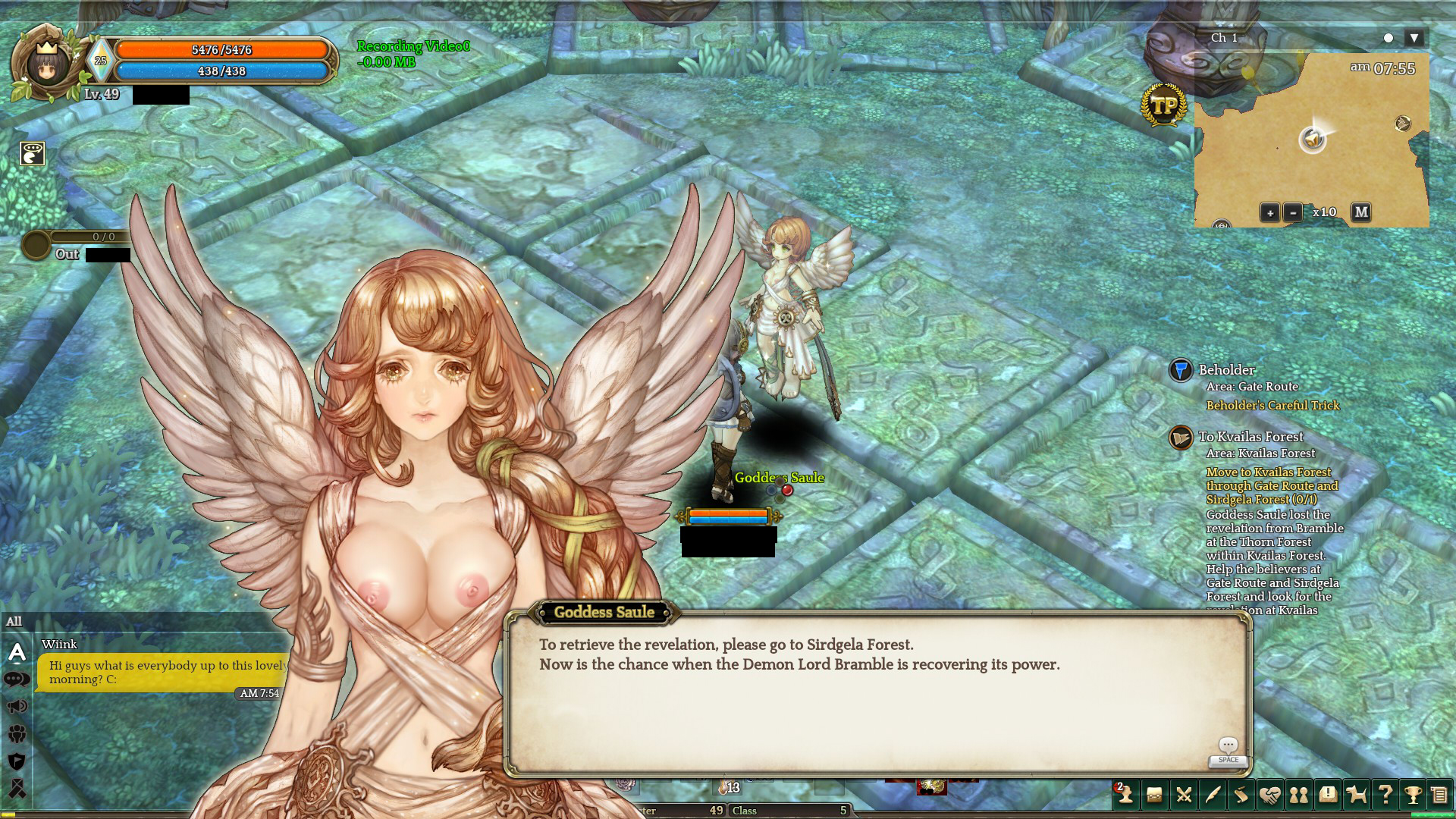The image size is (1456, 819).
Task: Open the question mark help menu
Action: pyautogui.click(x=1385, y=794)
